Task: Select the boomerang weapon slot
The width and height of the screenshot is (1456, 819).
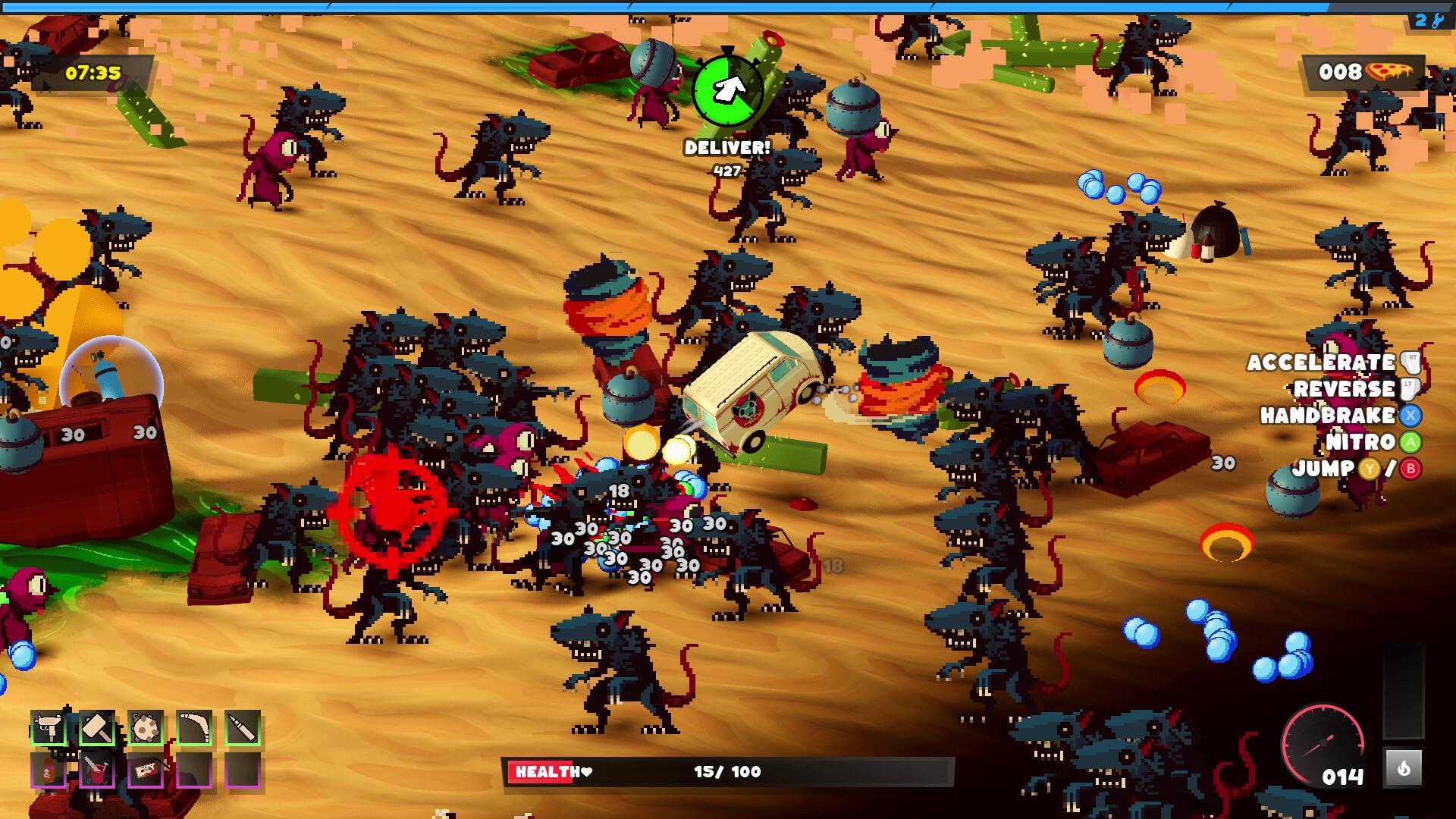Action: pyautogui.click(x=194, y=729)
